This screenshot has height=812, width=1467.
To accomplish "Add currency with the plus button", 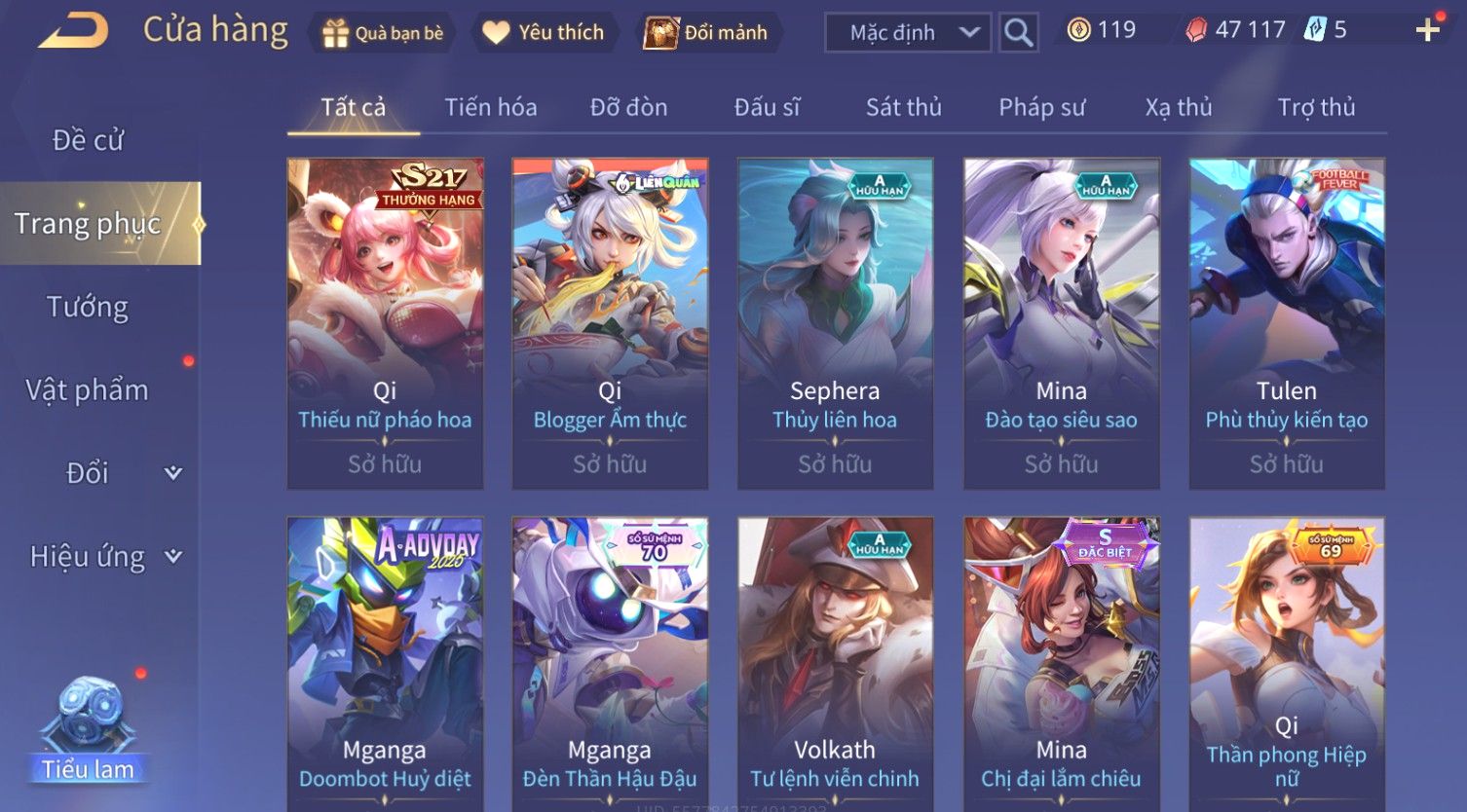I will tap(1427, 30).
